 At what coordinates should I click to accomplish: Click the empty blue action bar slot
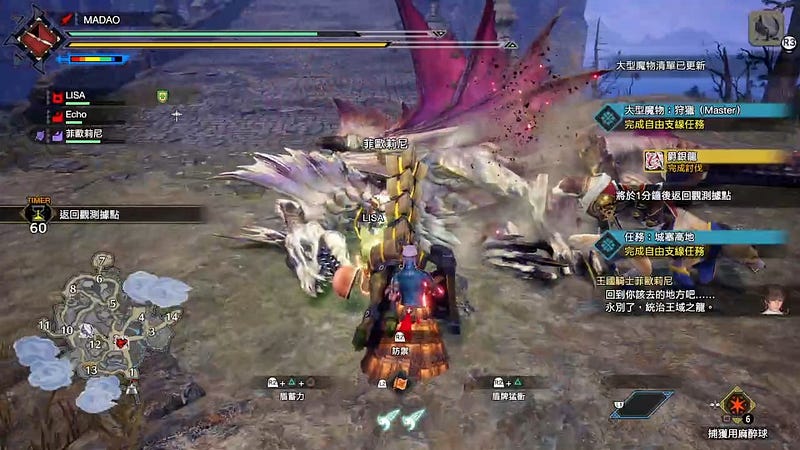[x=640, y=404]
